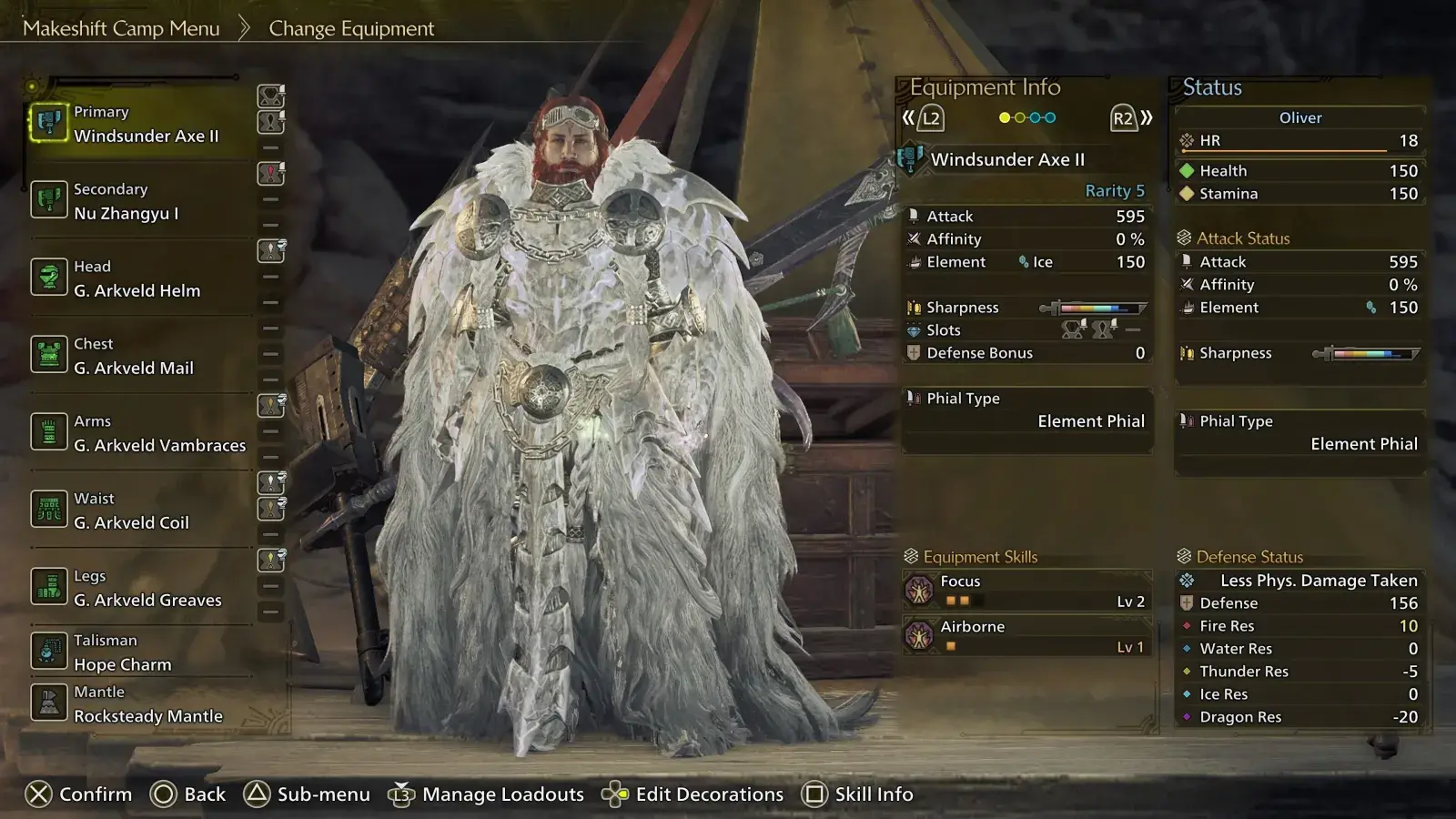The width and height of the screenshot is (1456, 819).
Task: Select the Rocksteady Mantle icon
Action: [50, 703]
